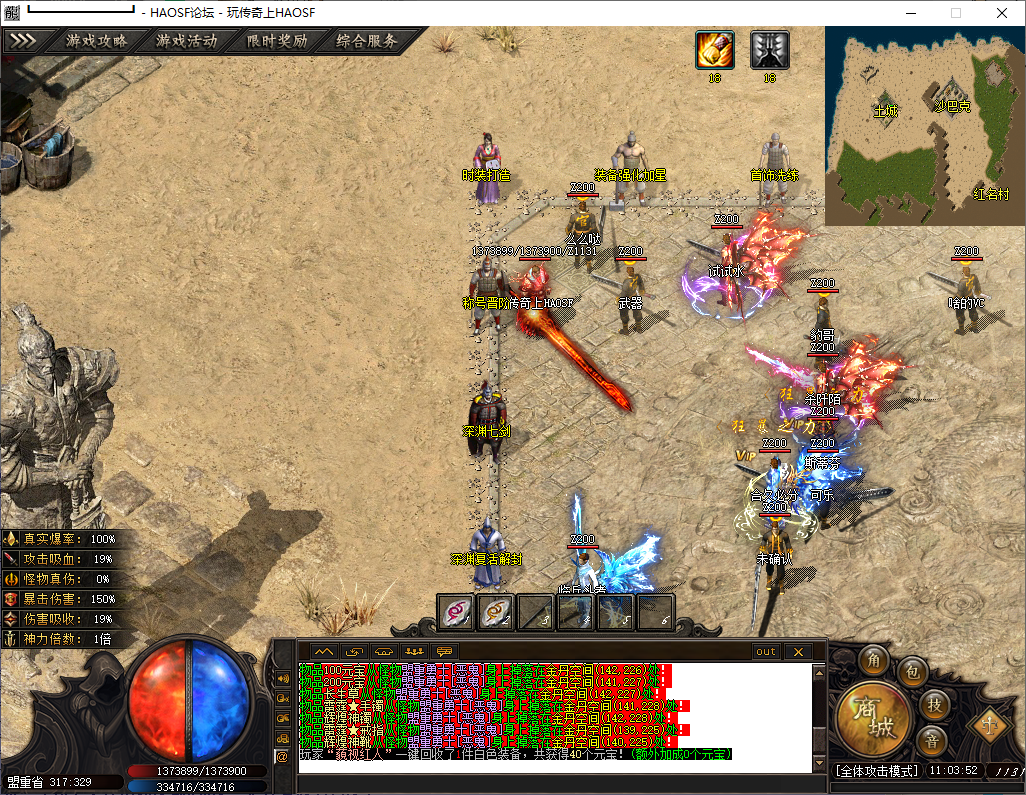This screenshot has height=795, width=1026.
Task: Open the 综合服务 services menu
Action: [x=367, y=42]
